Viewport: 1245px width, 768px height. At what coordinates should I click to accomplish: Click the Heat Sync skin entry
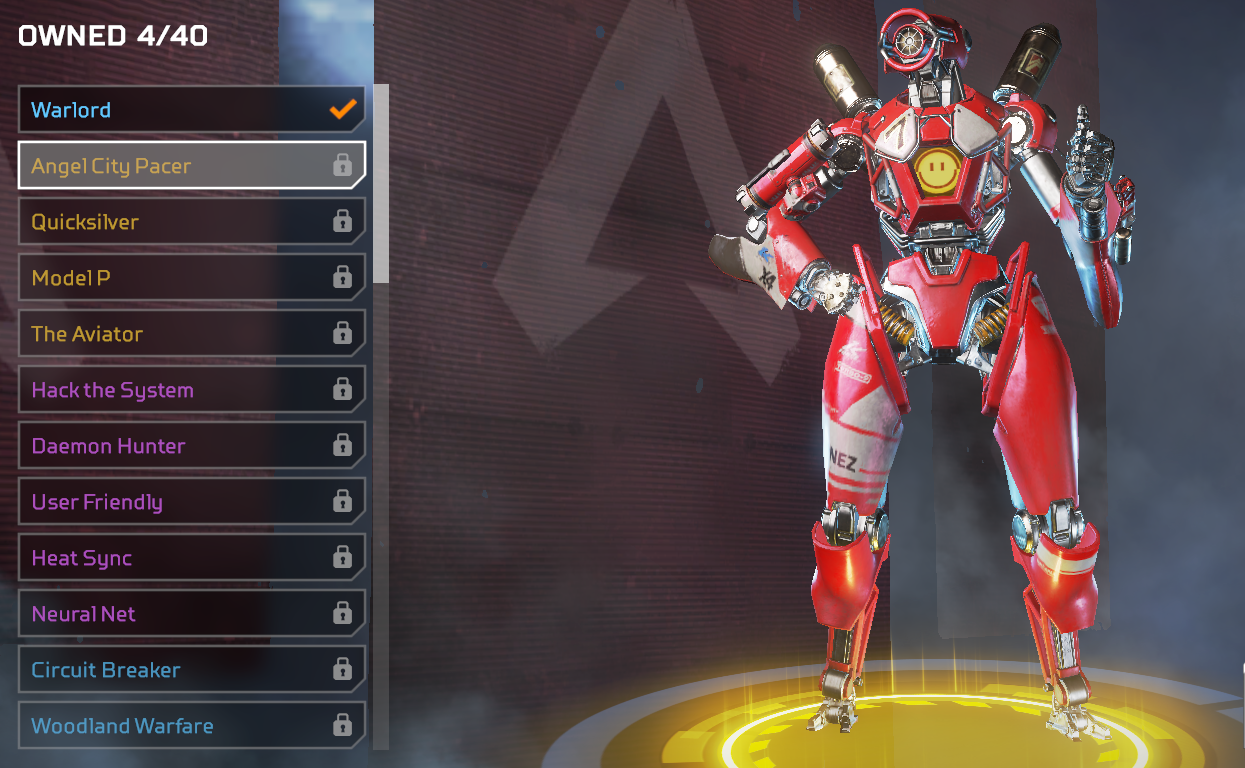190,558
